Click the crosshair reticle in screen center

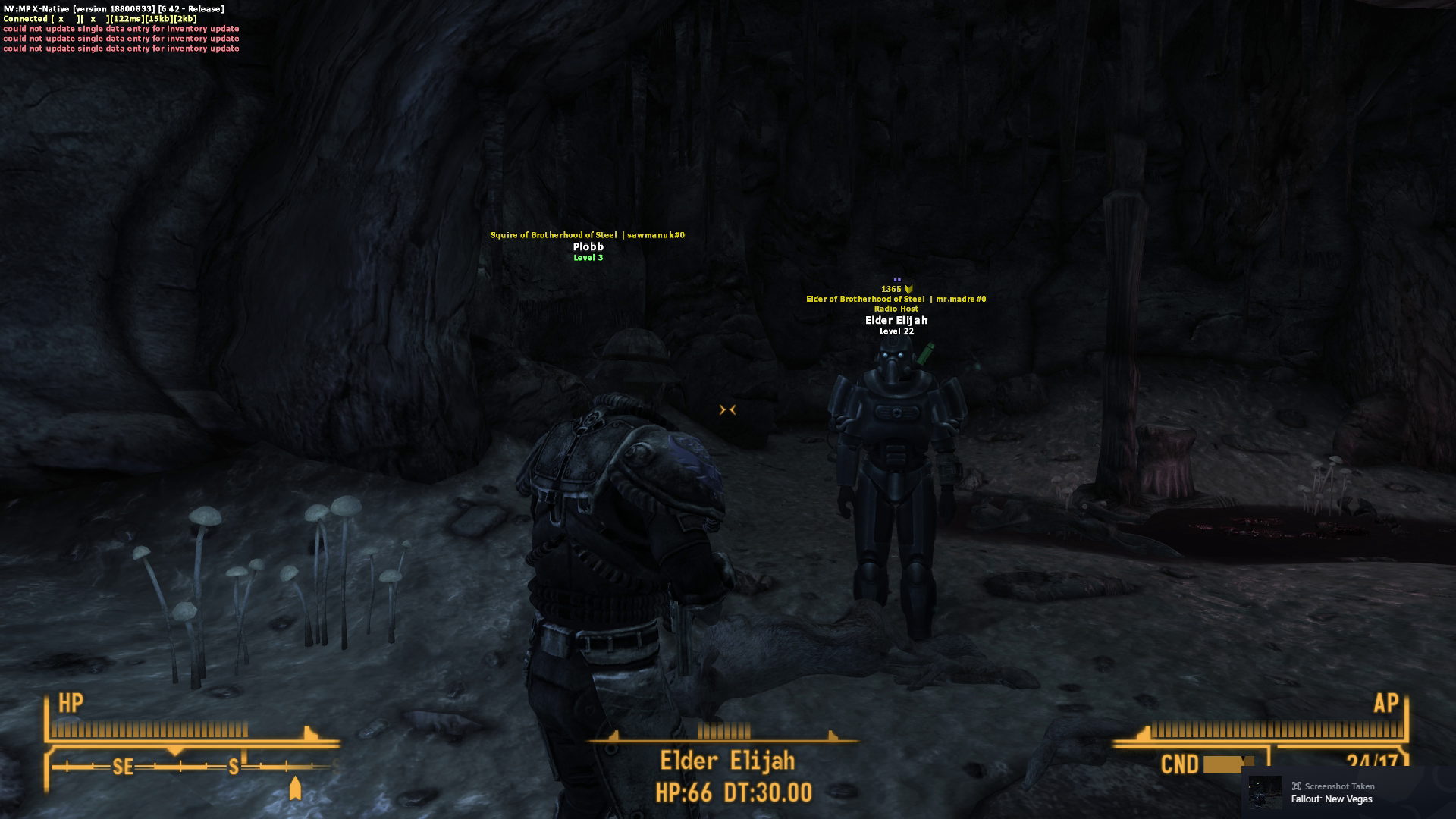coord(727,409)
